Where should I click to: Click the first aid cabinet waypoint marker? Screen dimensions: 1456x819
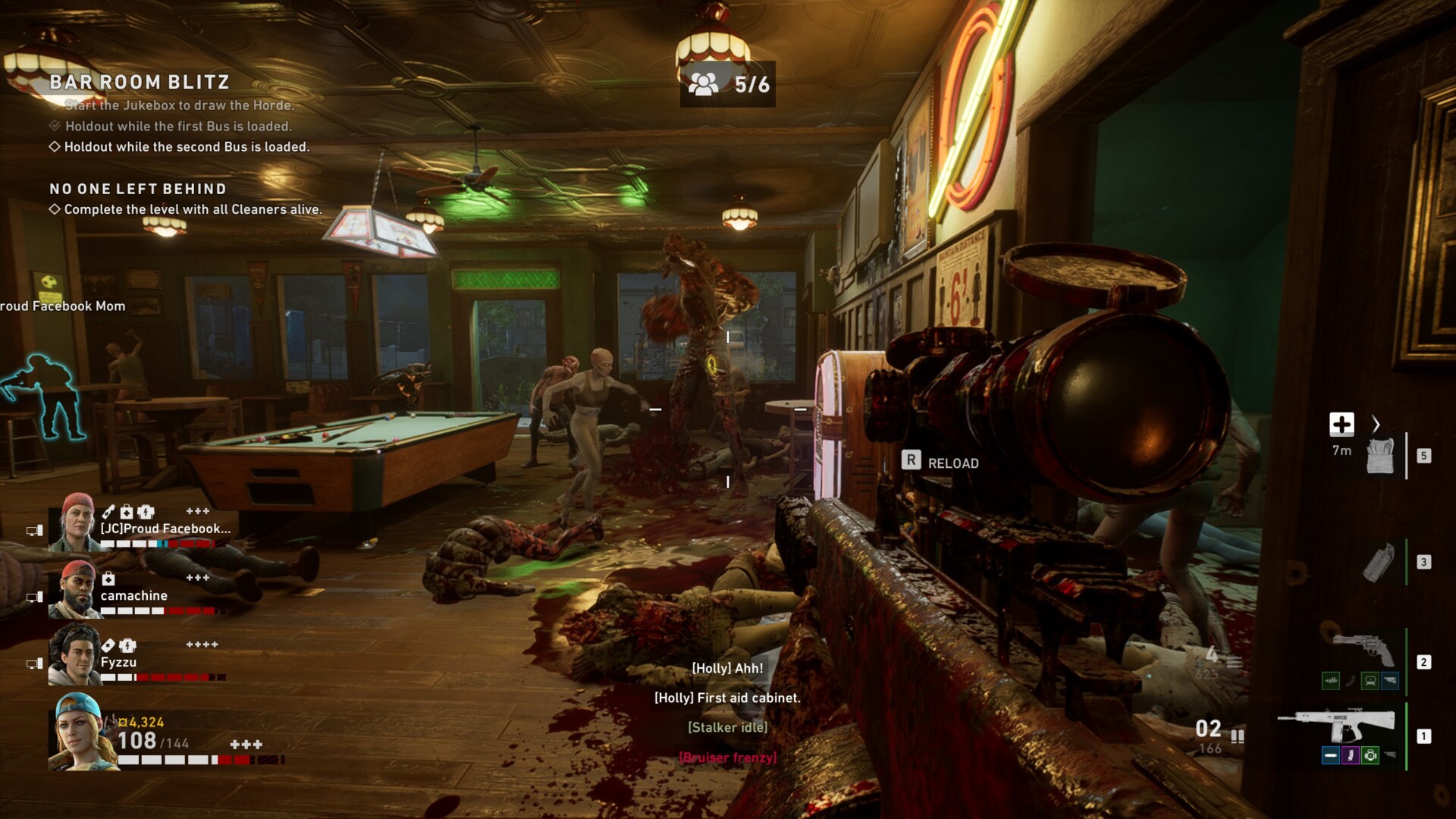click(x=1341, y=425)
